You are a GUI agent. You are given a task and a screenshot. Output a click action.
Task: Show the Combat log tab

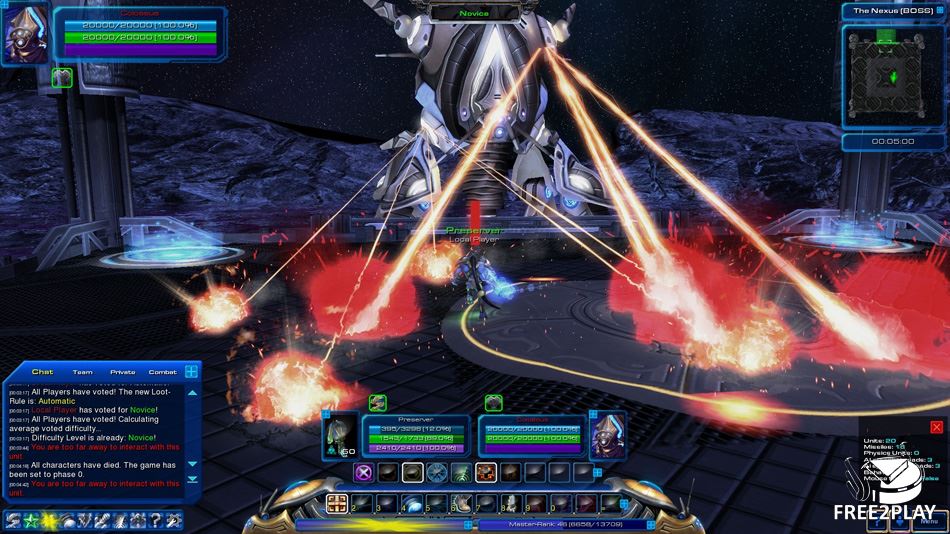pos(162,372)
